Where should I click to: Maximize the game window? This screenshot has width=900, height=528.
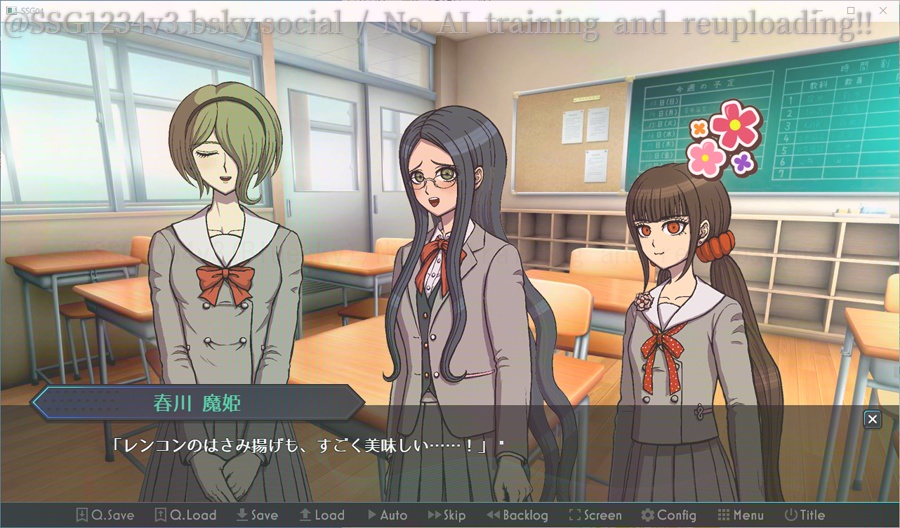pyautogui.click(x=851, y=8)
